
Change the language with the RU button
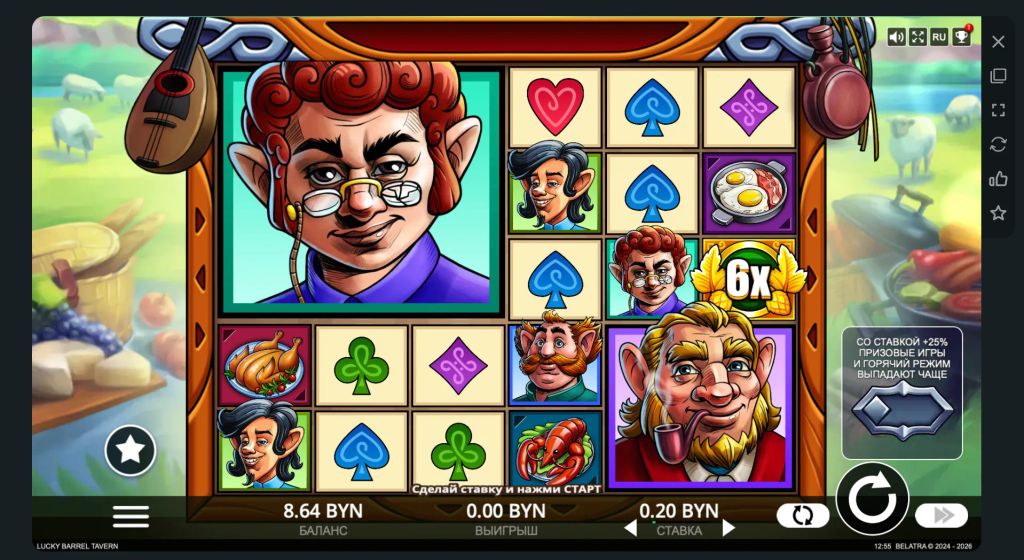[939, 37]
